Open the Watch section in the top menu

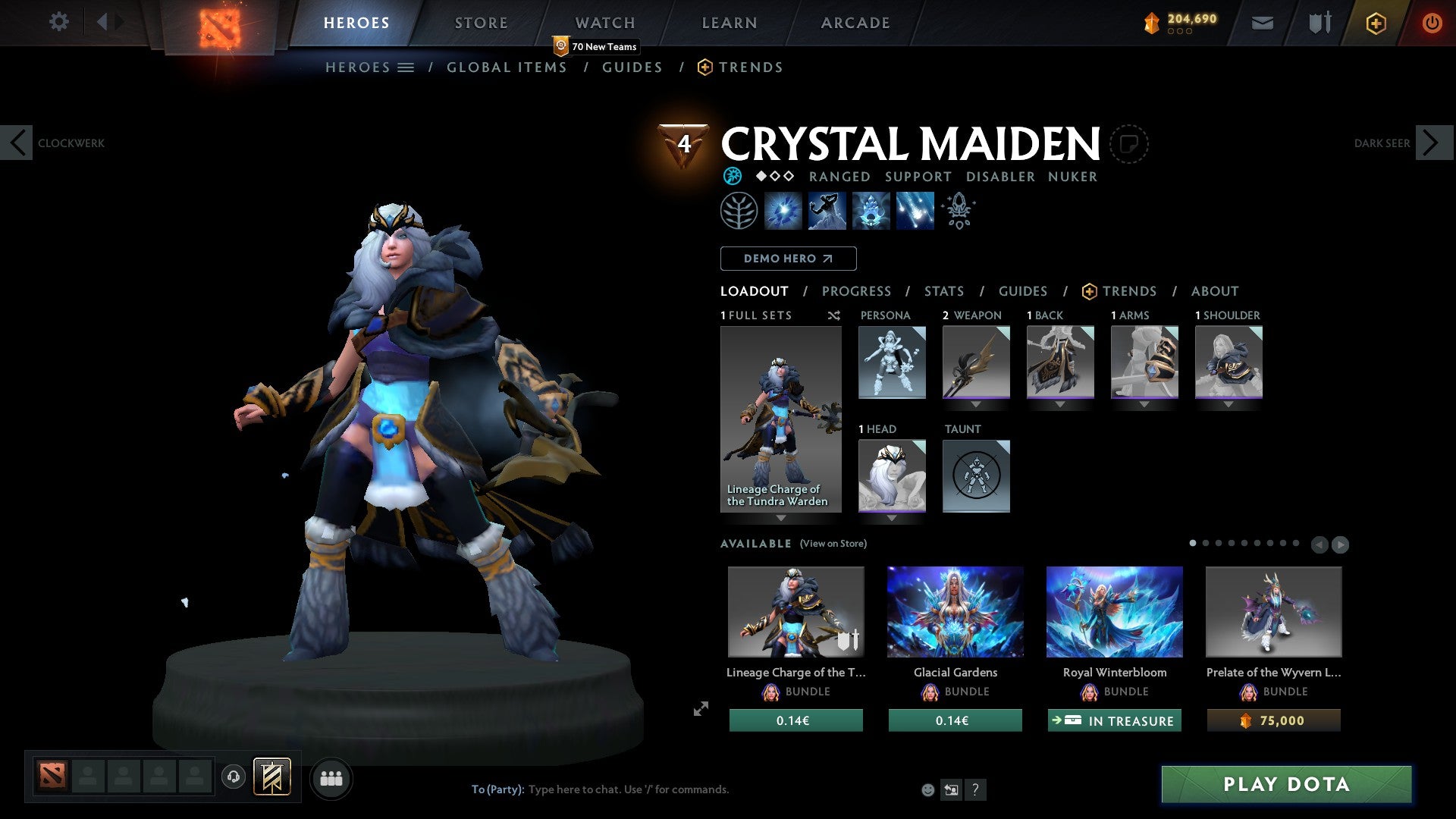(x=604, y=23)
